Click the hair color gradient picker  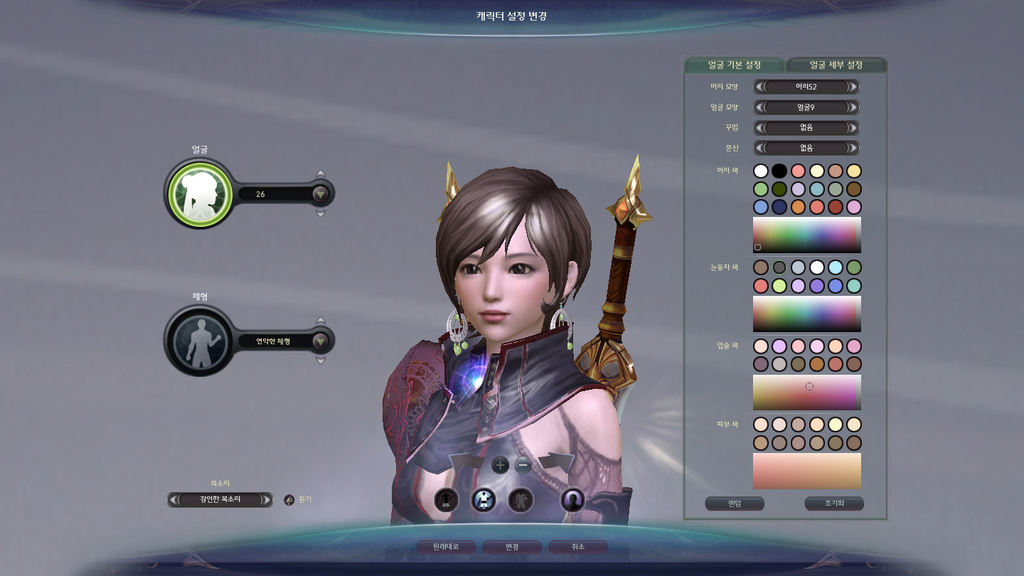(x=806, y=235)
